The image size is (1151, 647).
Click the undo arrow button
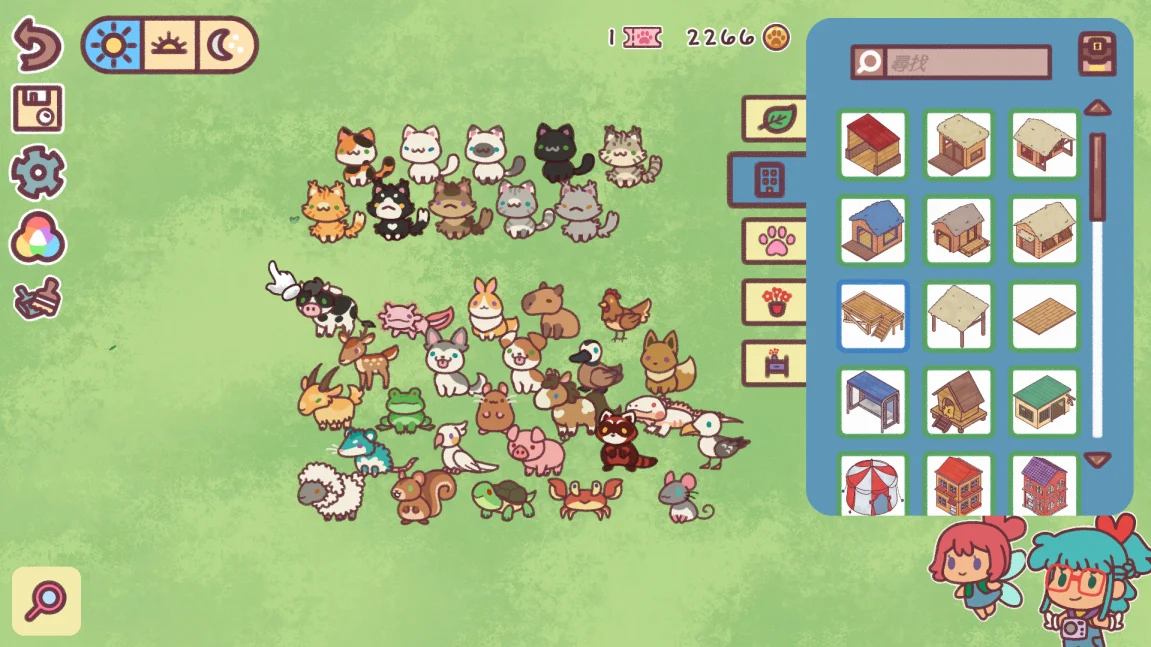pos(37,45)
